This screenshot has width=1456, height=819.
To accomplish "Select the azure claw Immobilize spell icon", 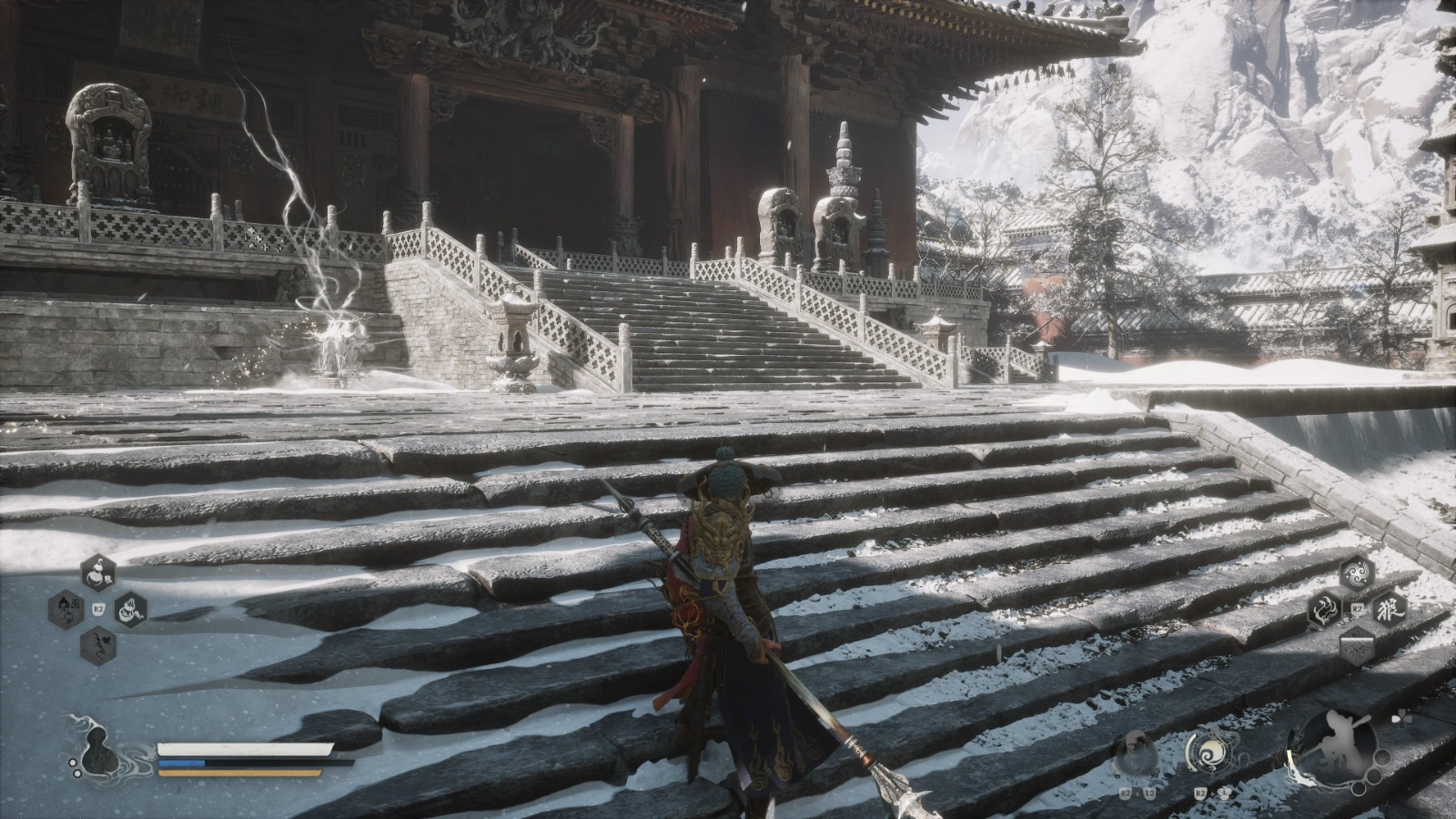I will [x=1325, y=610].
